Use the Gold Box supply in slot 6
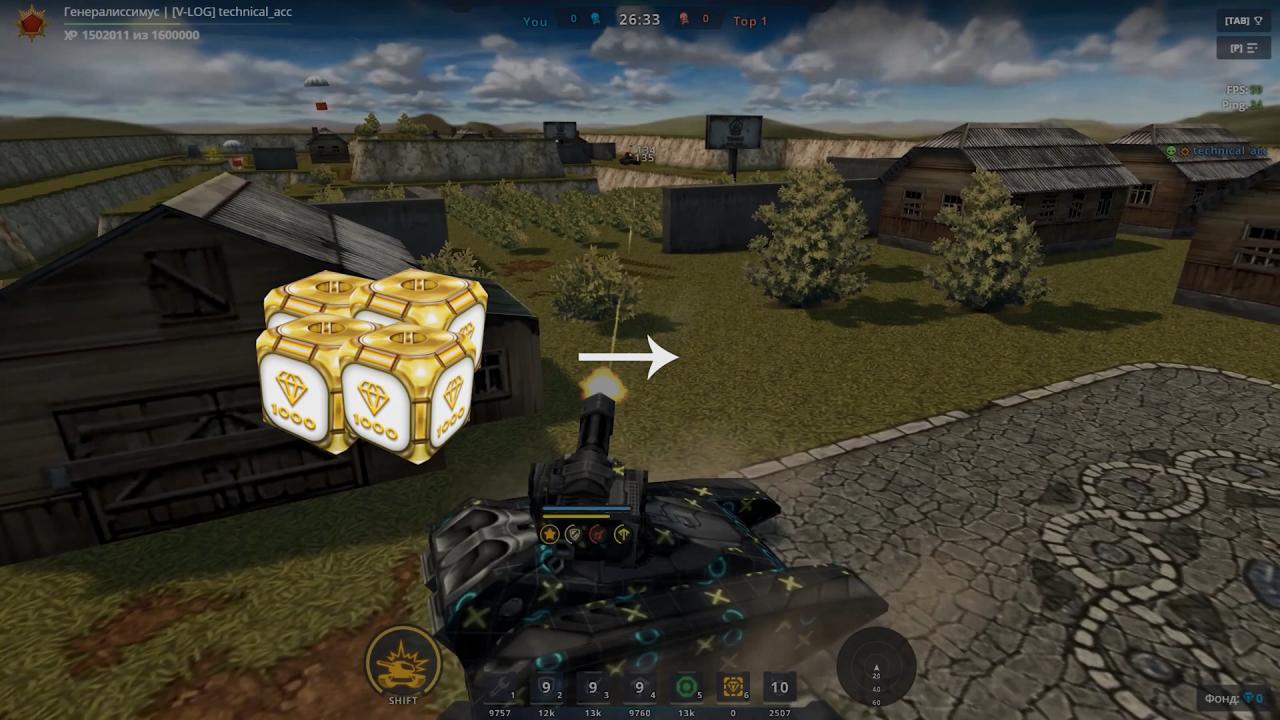Screen dimensions: 1280x720 [731, 688]
